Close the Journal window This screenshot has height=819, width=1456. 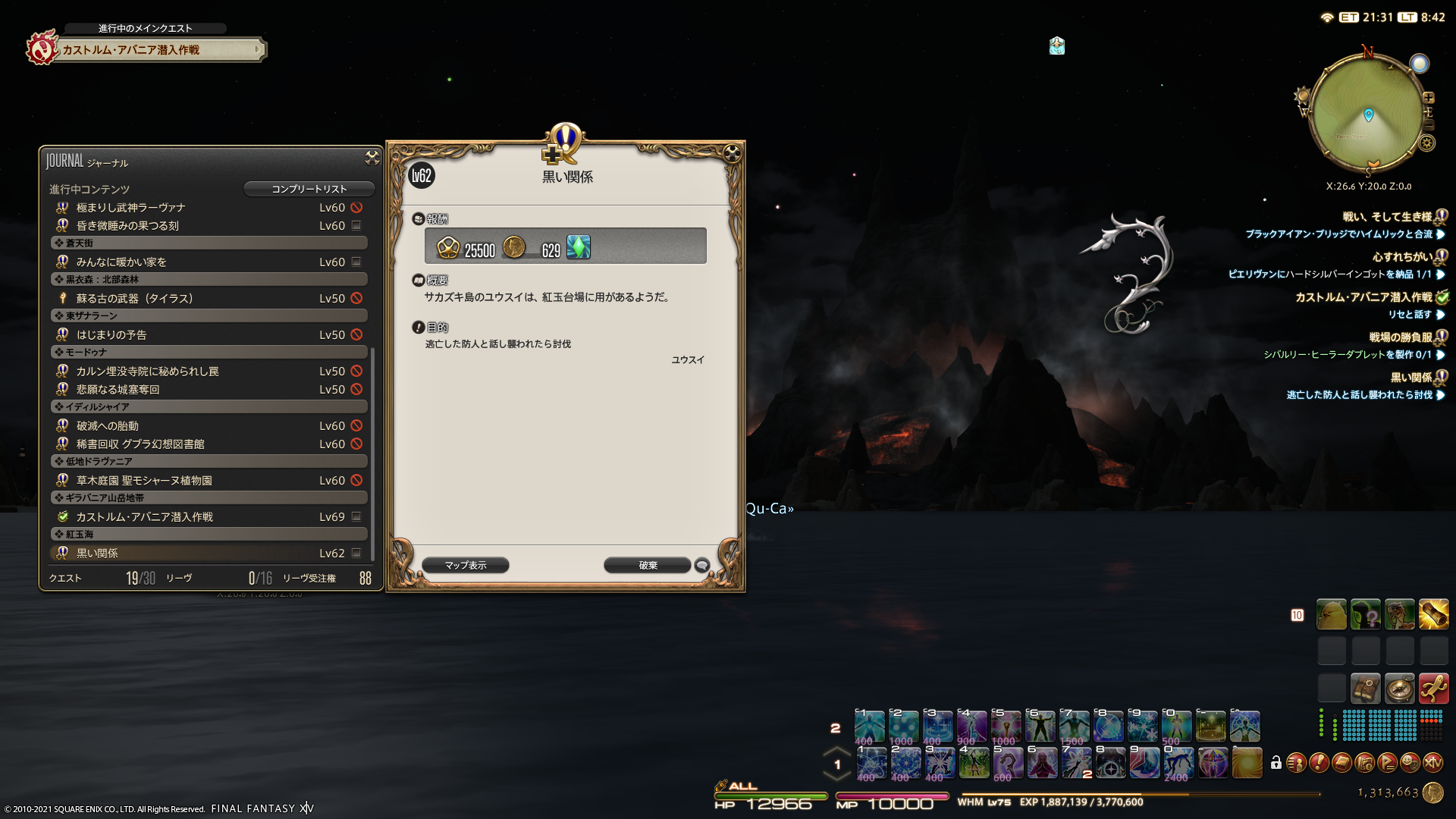click(372, 157)
